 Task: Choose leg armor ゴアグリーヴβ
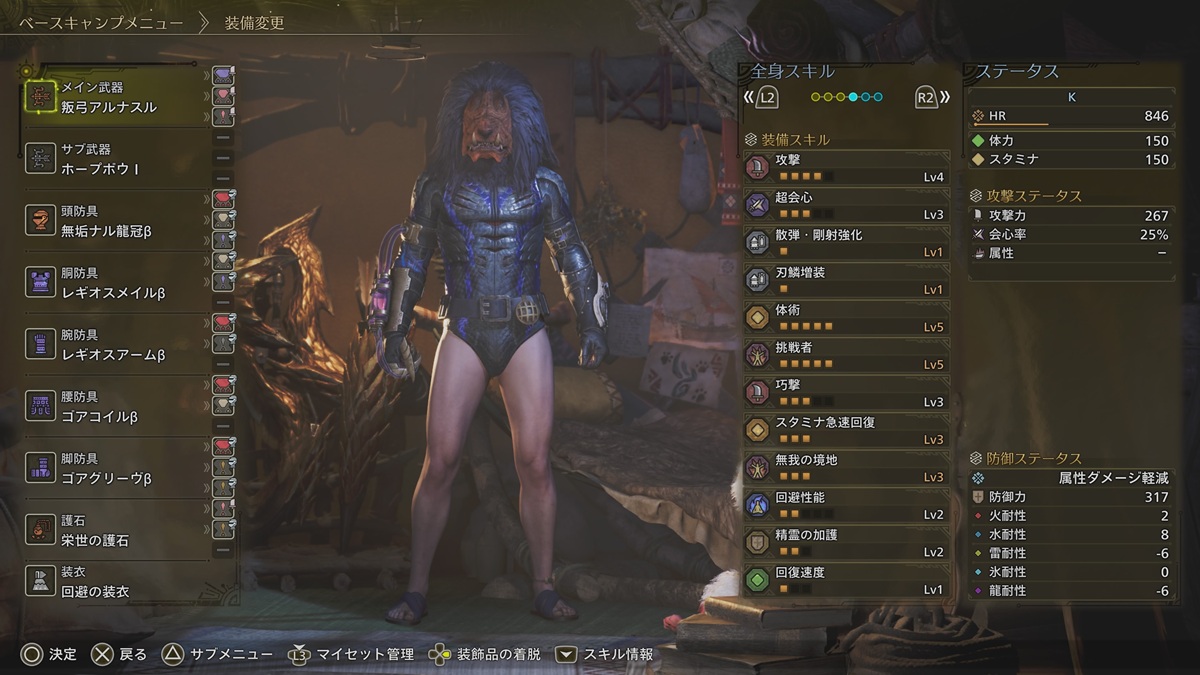coord(115,469)
